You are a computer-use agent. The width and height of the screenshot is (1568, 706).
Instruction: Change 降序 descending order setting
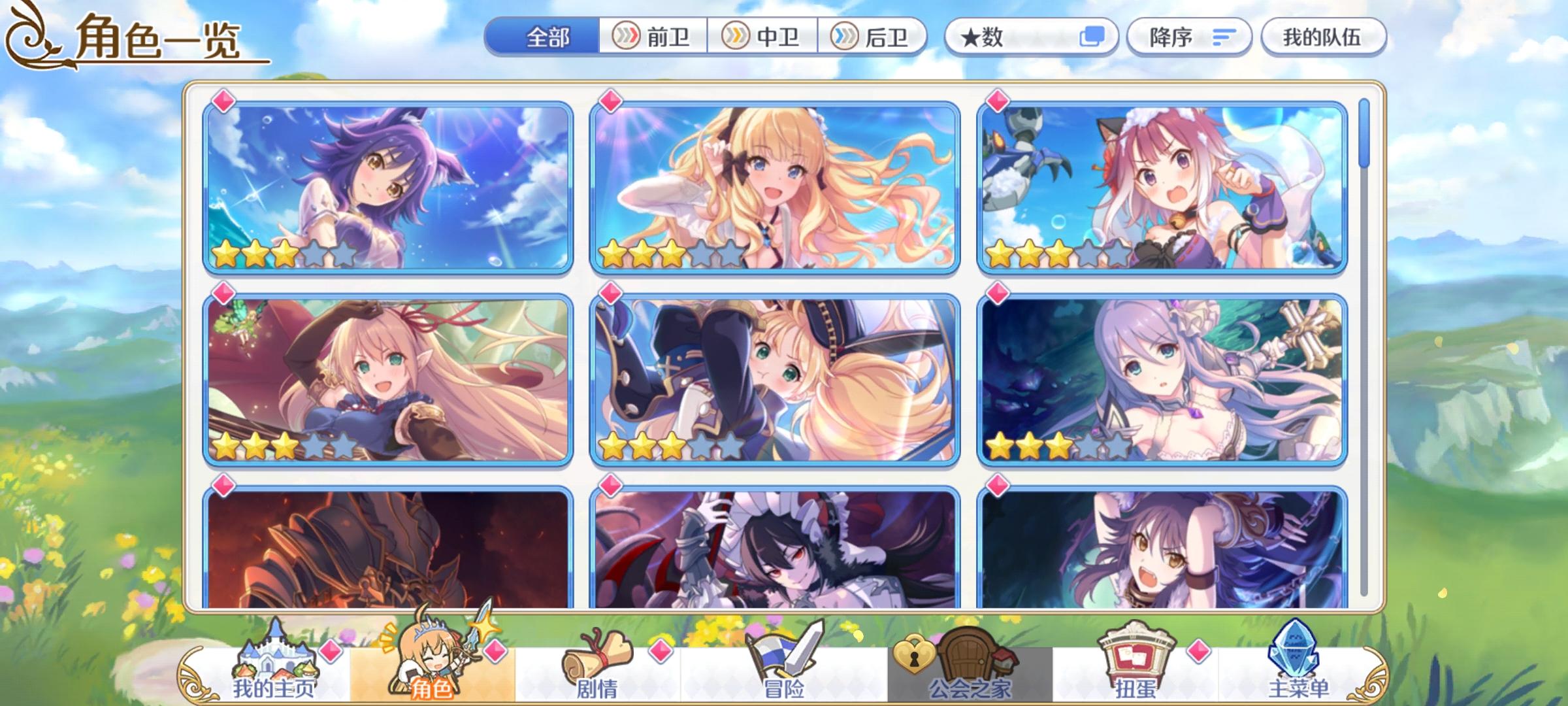(1169, 37)
